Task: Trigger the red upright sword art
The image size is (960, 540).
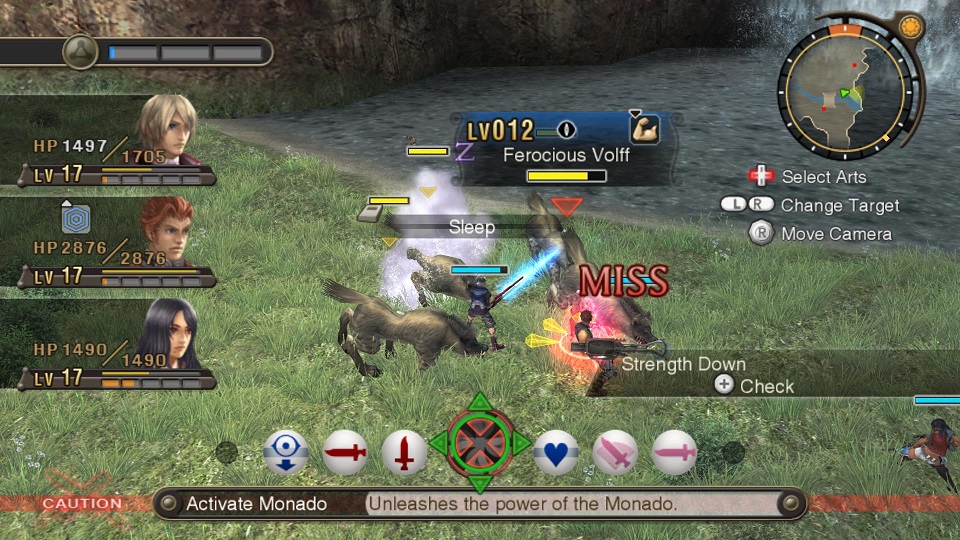Action: [x=404, y=454]
